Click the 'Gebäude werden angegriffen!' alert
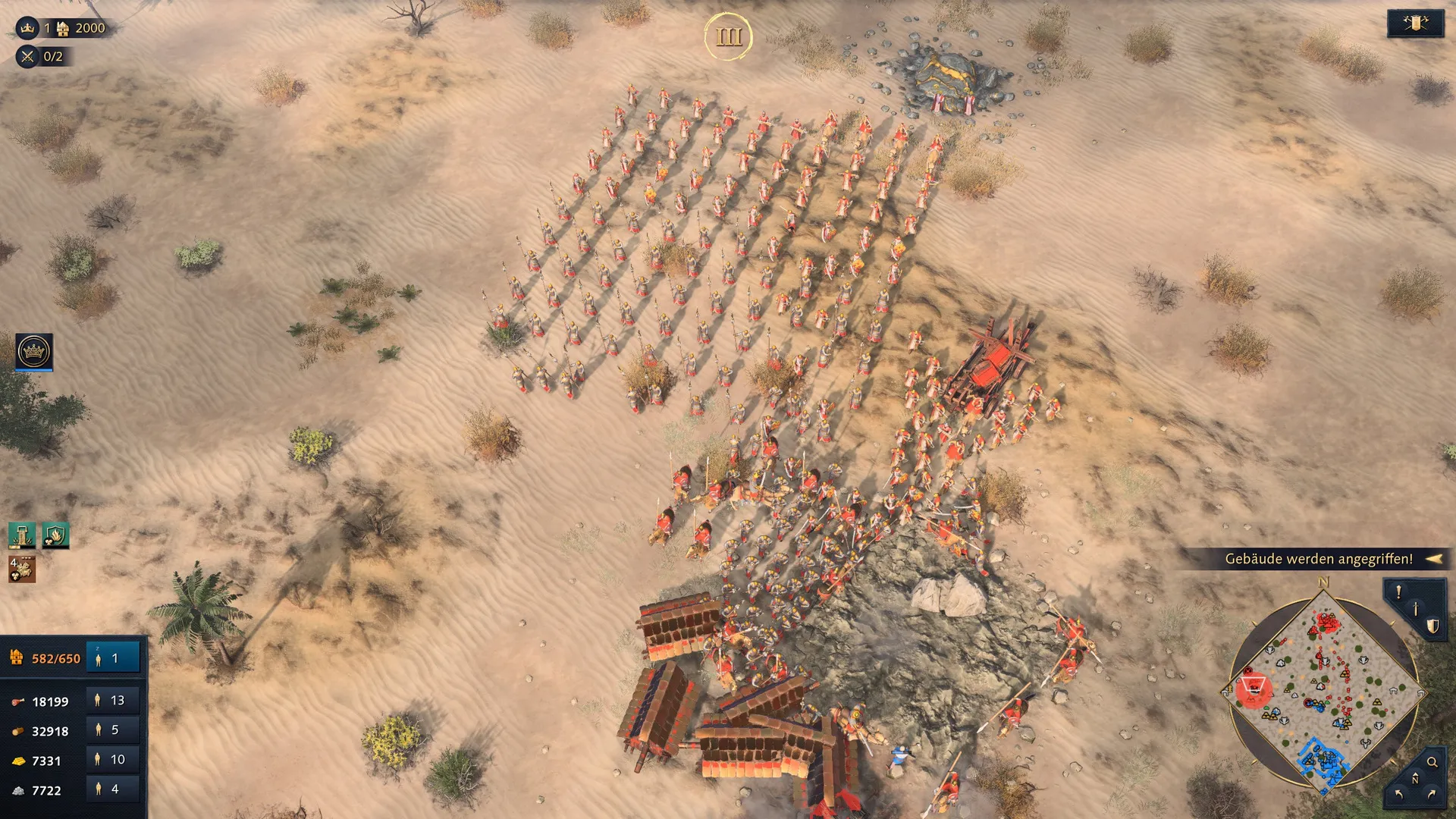This screenshot has height=819, width=1456. click(1319, 559)
